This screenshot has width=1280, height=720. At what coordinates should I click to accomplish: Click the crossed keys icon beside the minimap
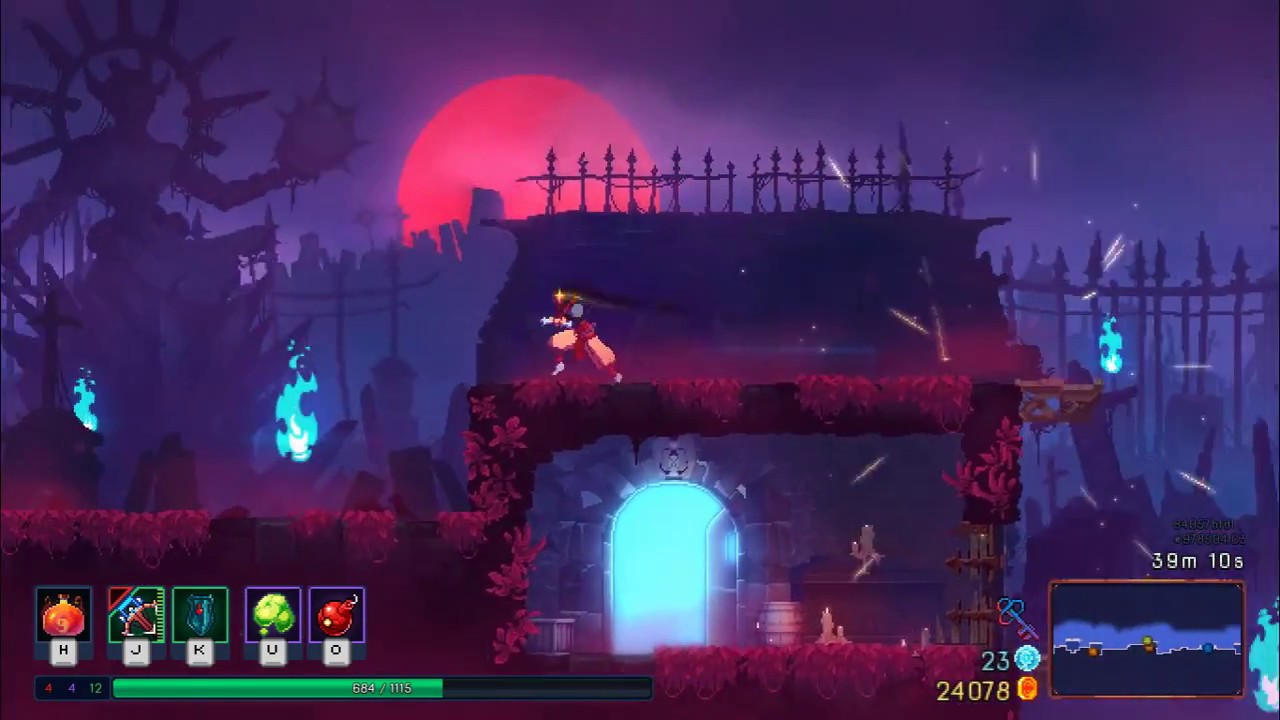pos(1018,620)
